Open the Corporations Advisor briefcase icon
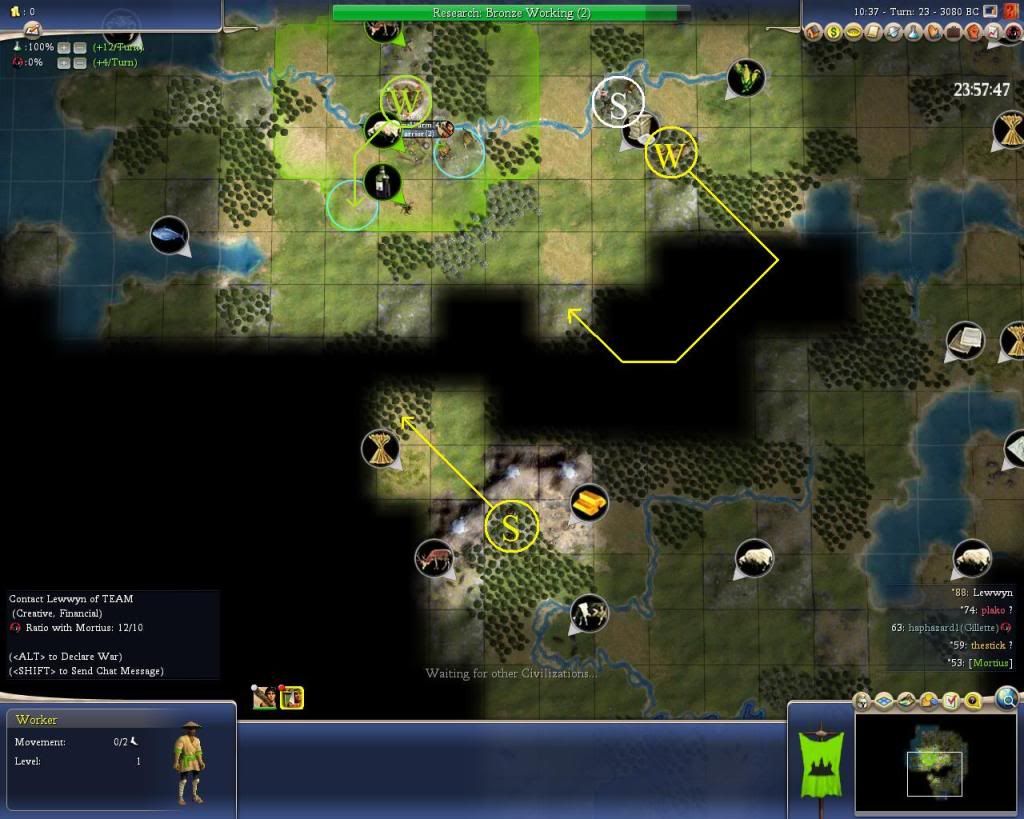Viewport: 1024px width, 819px height. 953,32
